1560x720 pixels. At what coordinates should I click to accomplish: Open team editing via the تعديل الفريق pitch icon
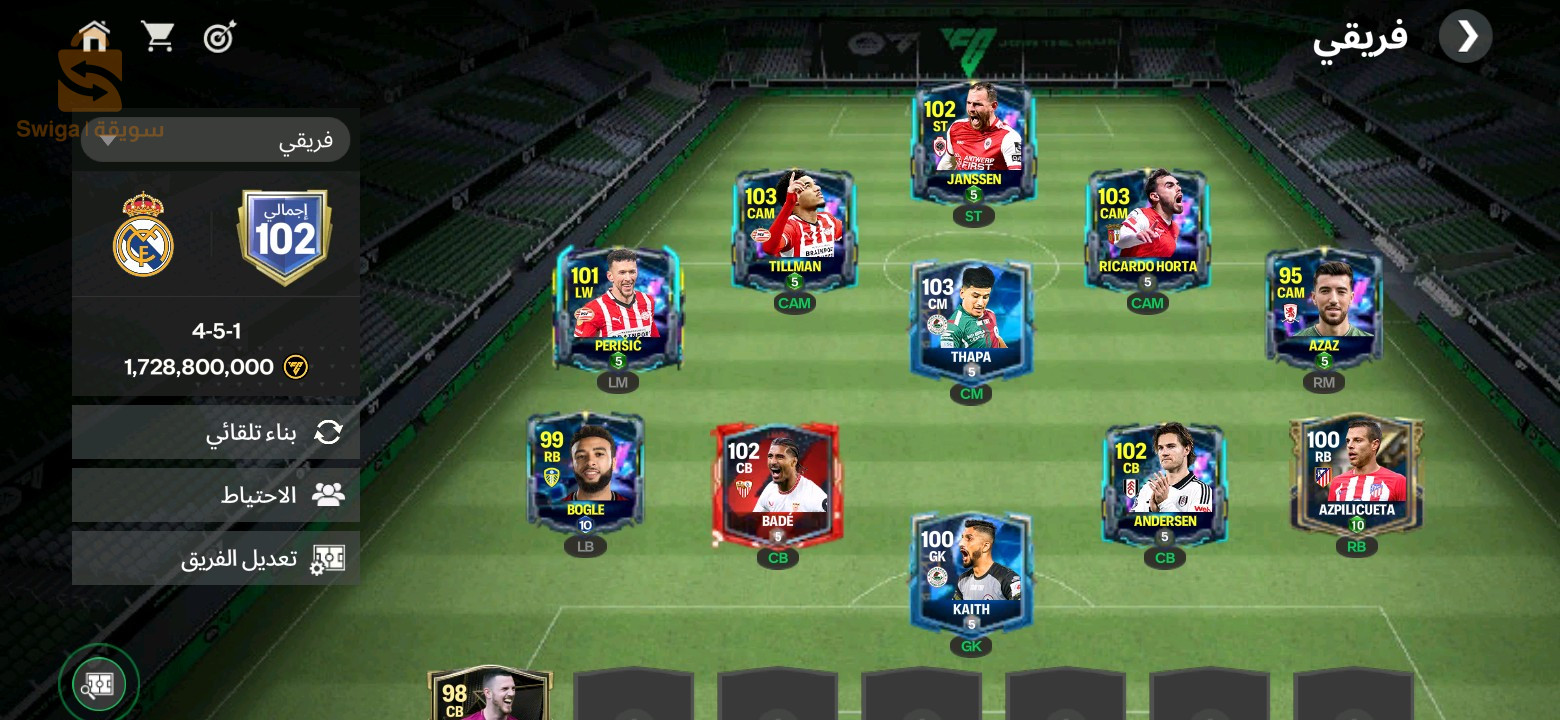(x=328, y=558)
